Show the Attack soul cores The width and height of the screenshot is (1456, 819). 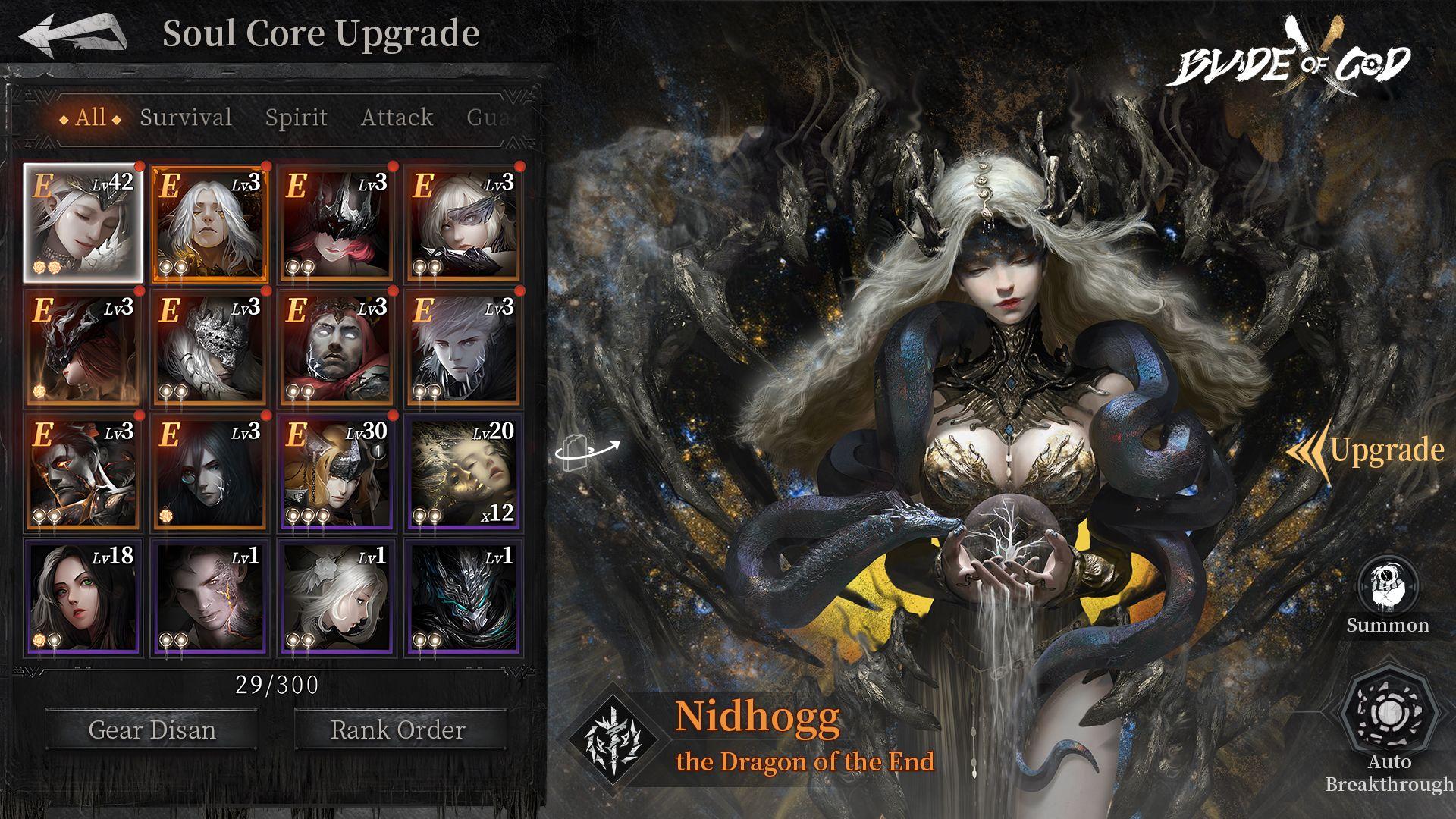click(x=397, y=118)
